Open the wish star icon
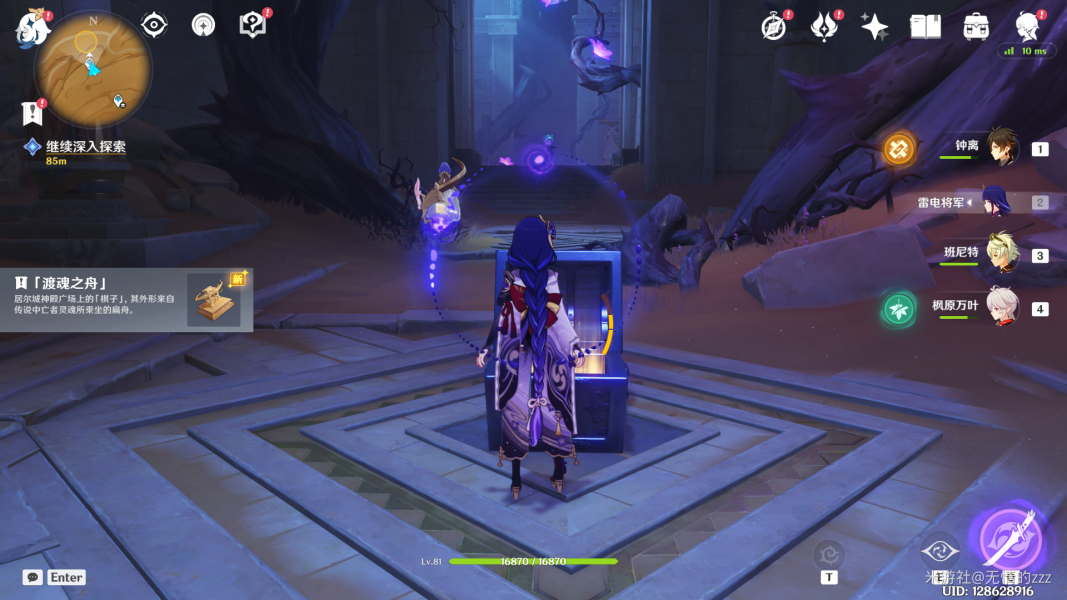1067x600 pixels. [875, 27]
